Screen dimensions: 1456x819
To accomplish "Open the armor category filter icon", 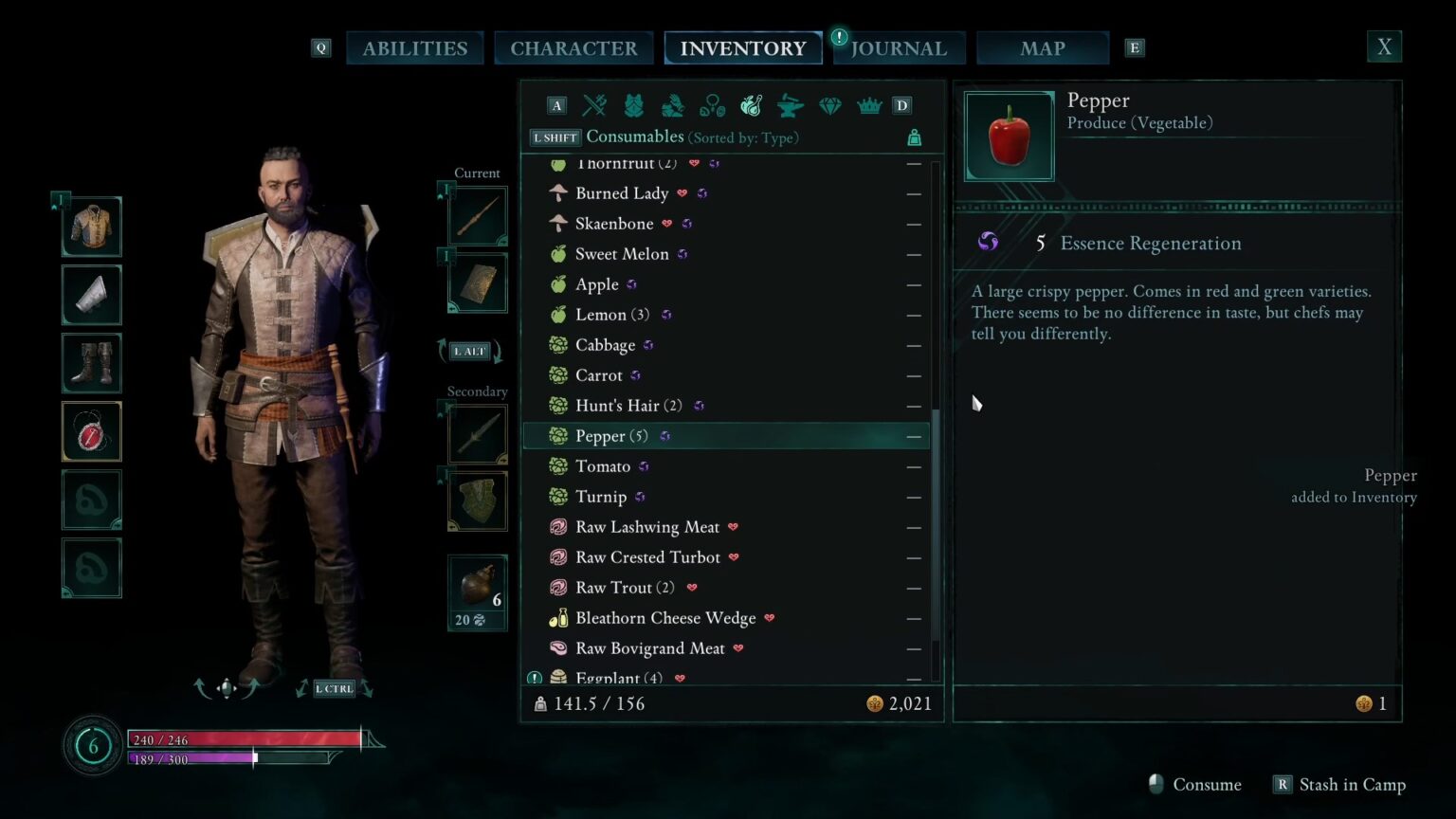I will (x=633, y=105).
